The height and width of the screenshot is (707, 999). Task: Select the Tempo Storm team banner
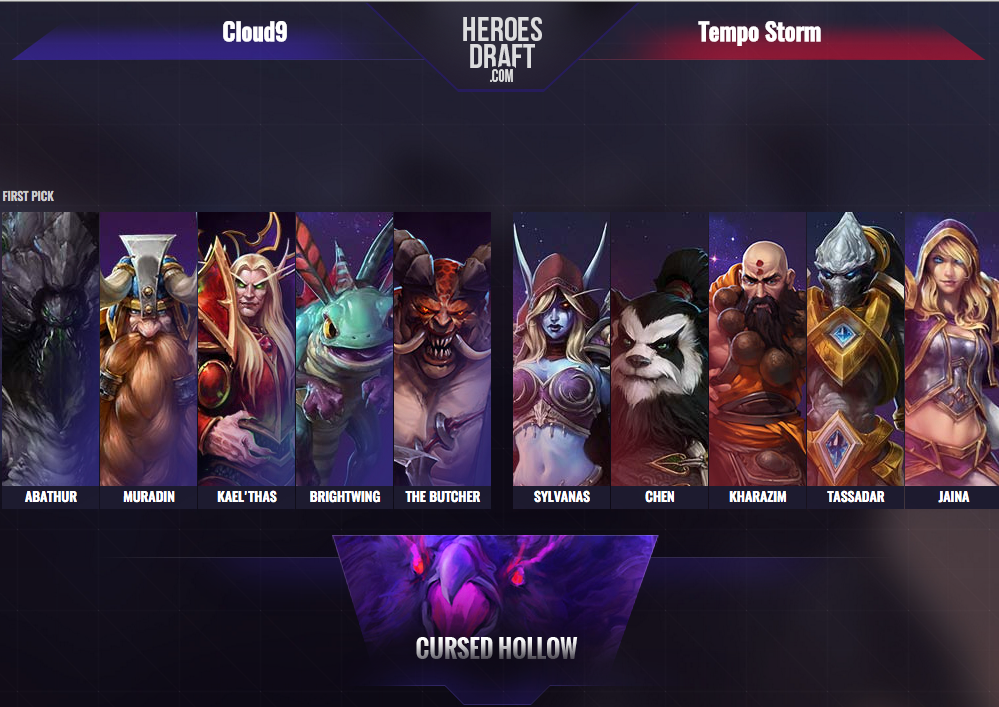pyautogui.click(x=759, y=34)
